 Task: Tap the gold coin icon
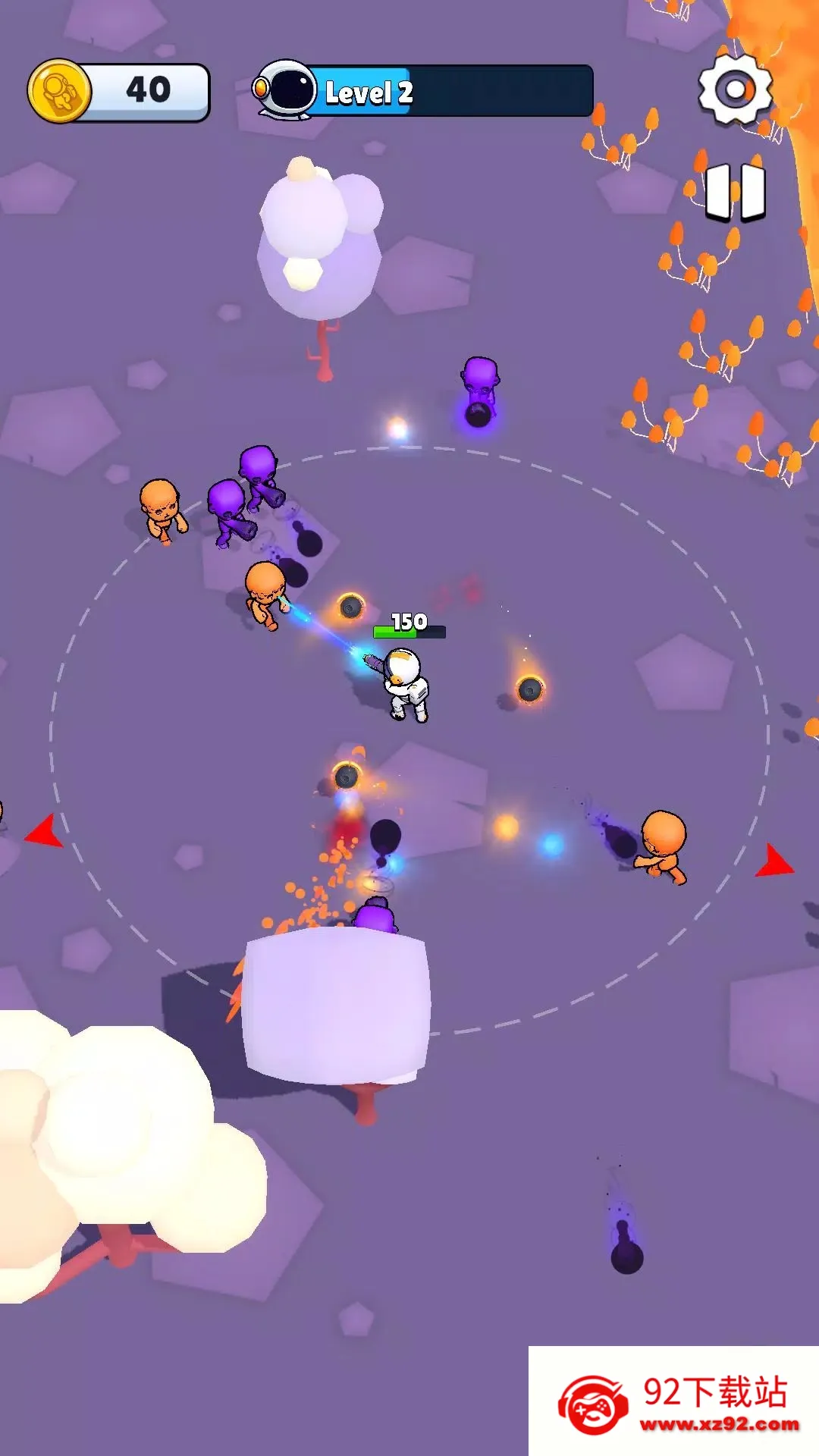(x=60, y=91)
